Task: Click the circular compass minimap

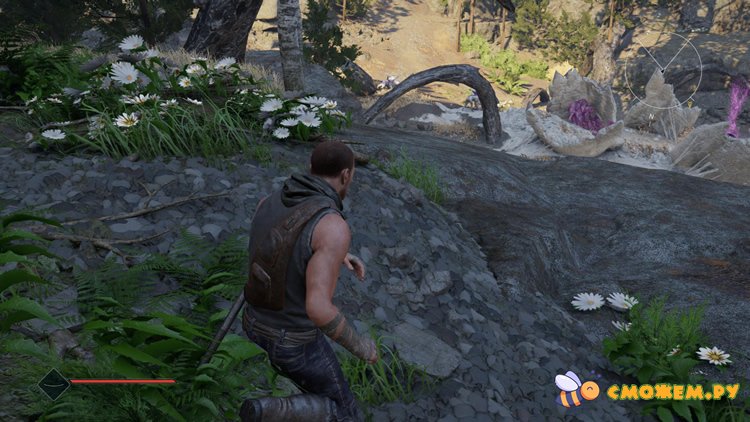Action: pyautogui.click(x=663, y=70)
